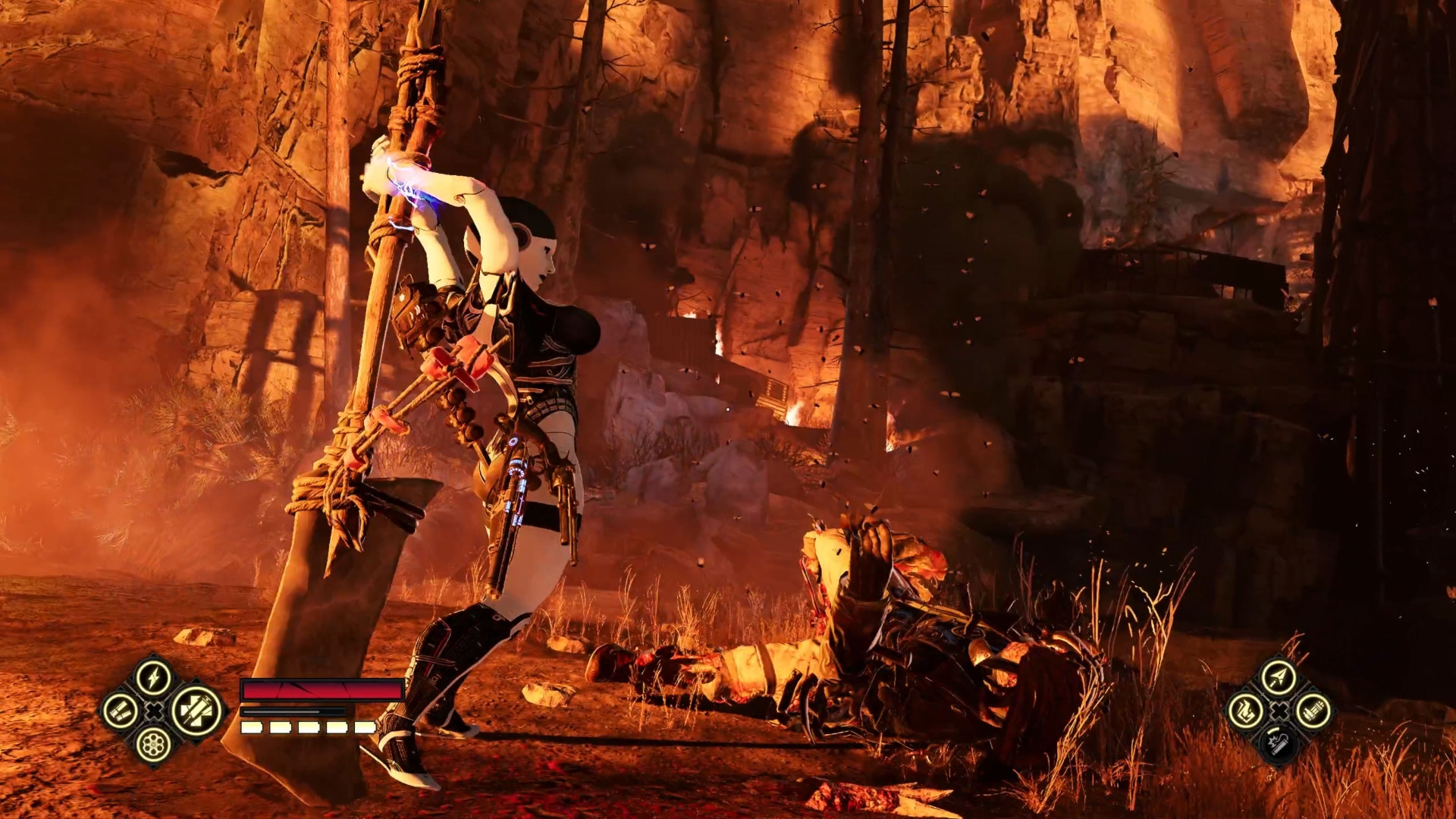This screenshot has height=819, width=1456.
Task: Click the thin stamina bar under the health bar
Action: tap(293, 712)
